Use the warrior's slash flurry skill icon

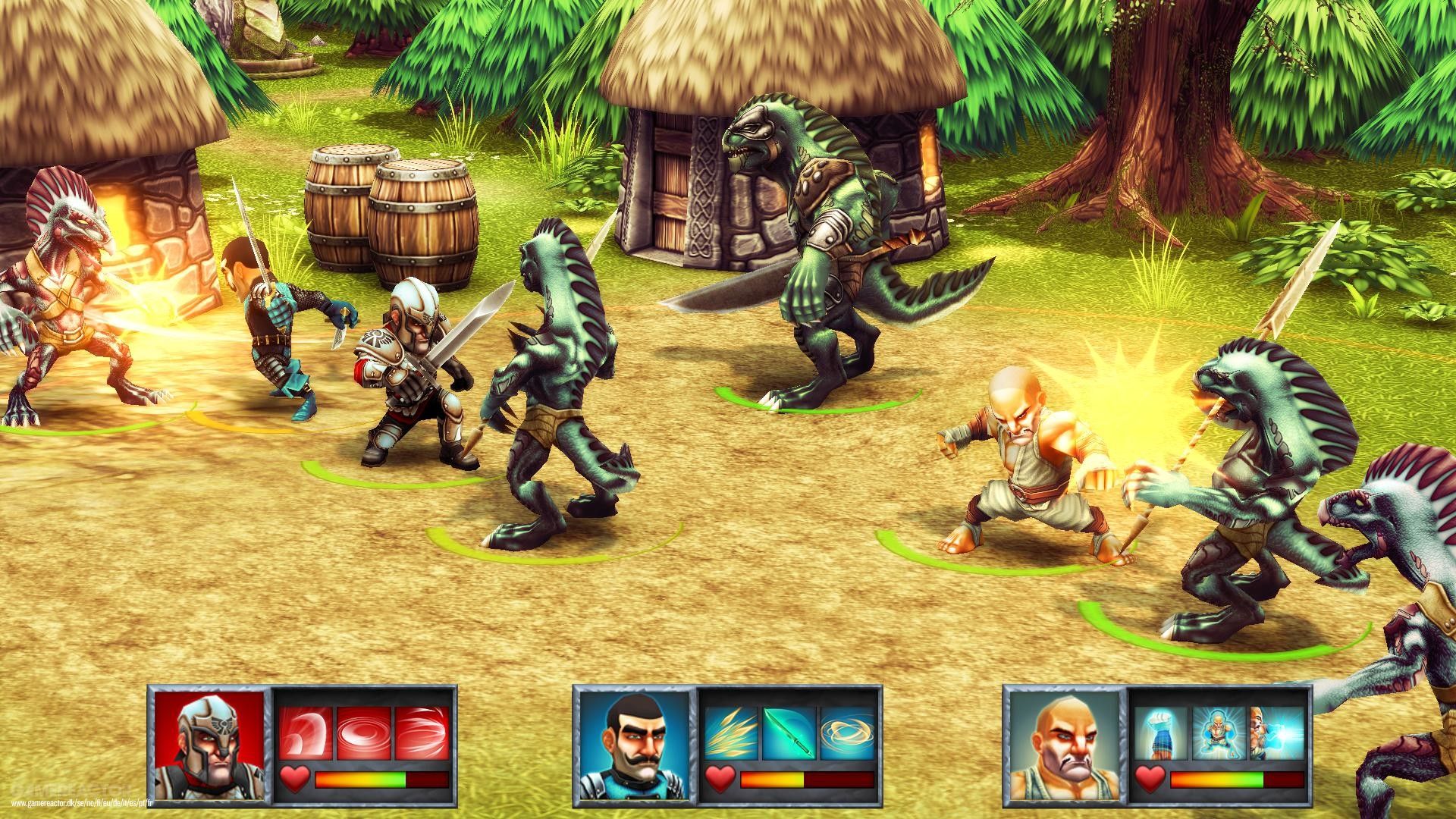click(x=421, y=732)
